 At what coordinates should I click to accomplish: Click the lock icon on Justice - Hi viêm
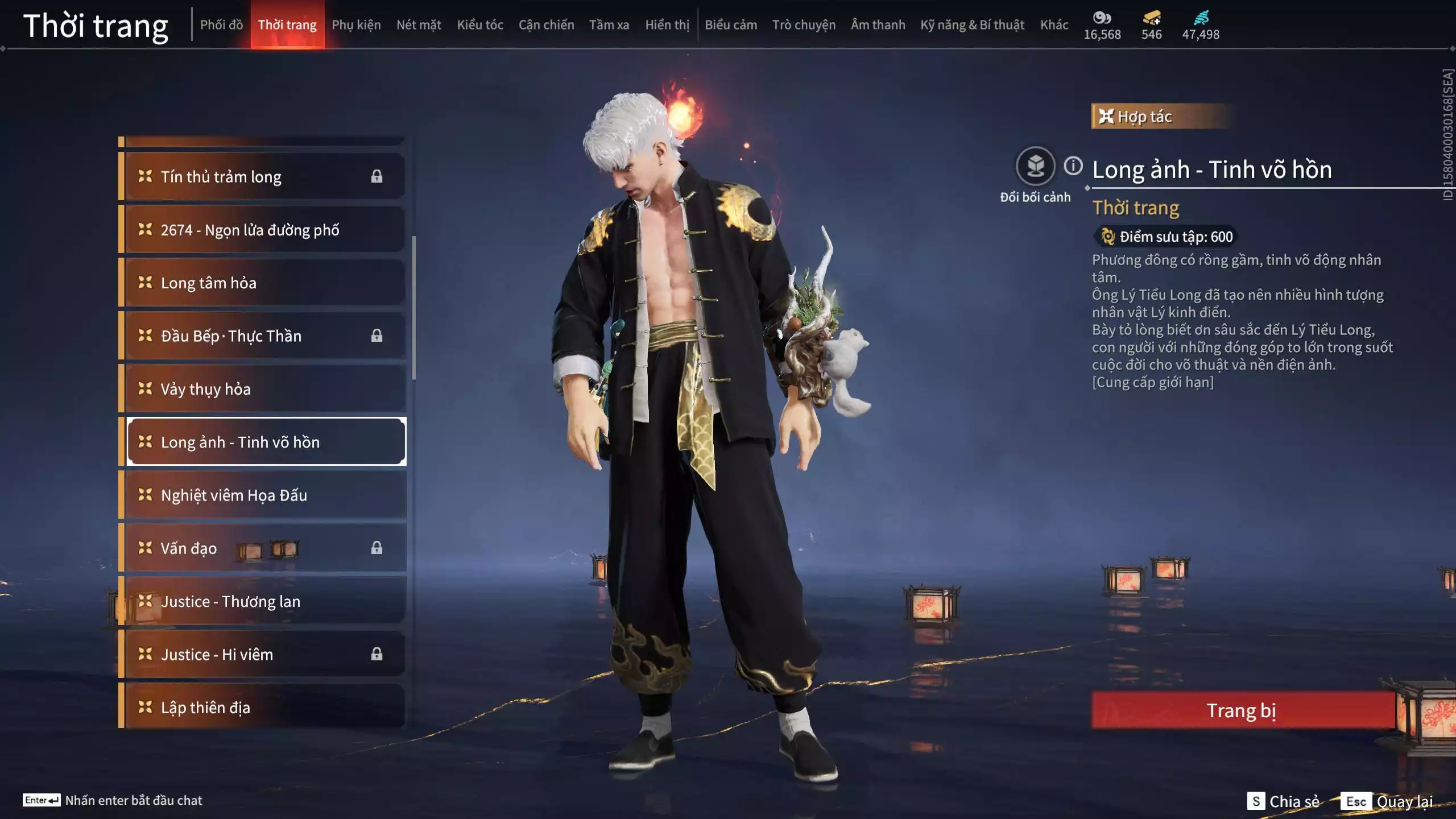click(378, 655)
